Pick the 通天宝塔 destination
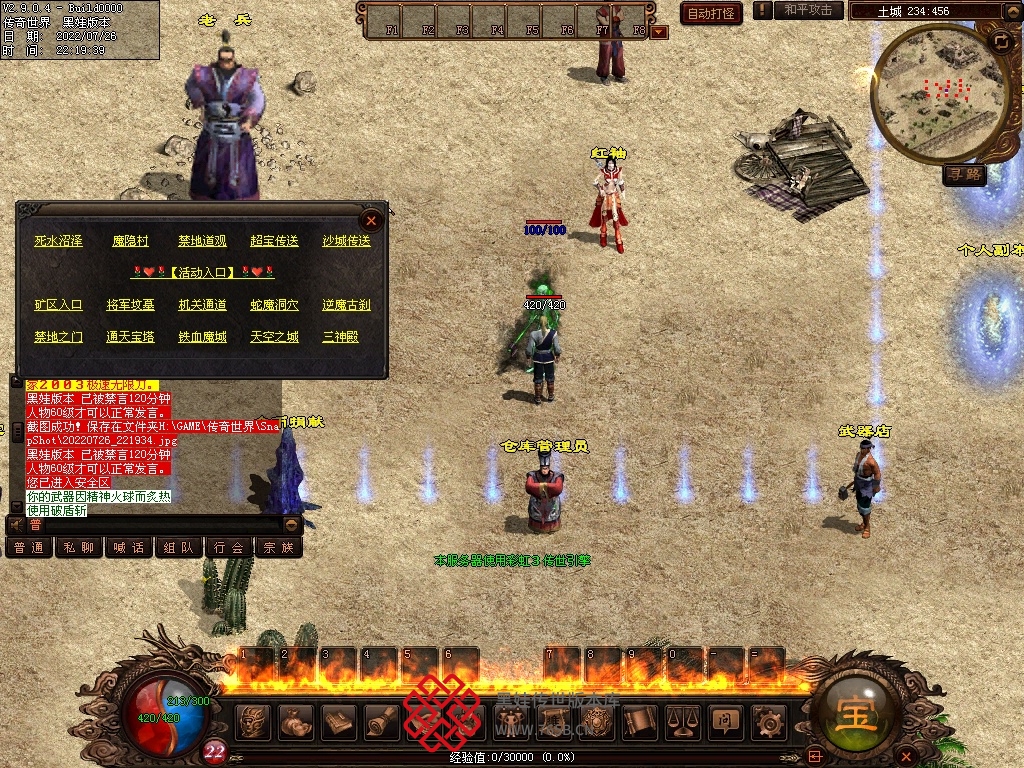1024x768 pixels. click(130, 337)
